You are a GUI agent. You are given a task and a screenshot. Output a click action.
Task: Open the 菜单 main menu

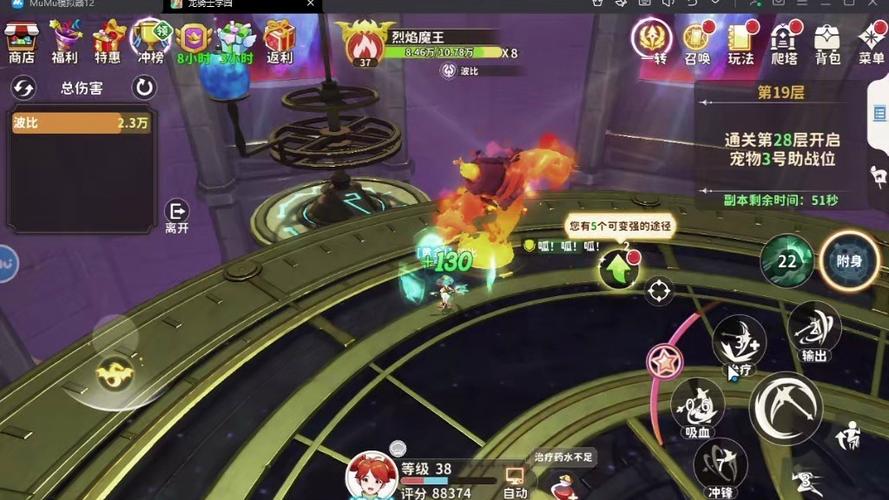point(871,40)
